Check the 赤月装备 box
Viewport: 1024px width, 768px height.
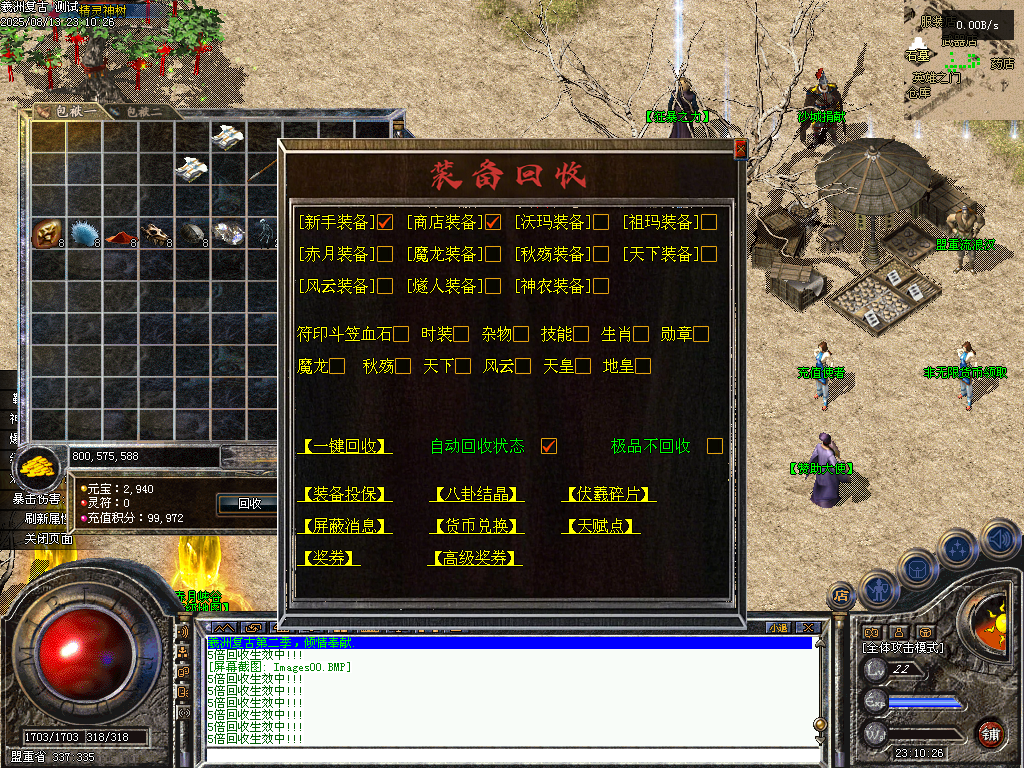click(385, 254)
